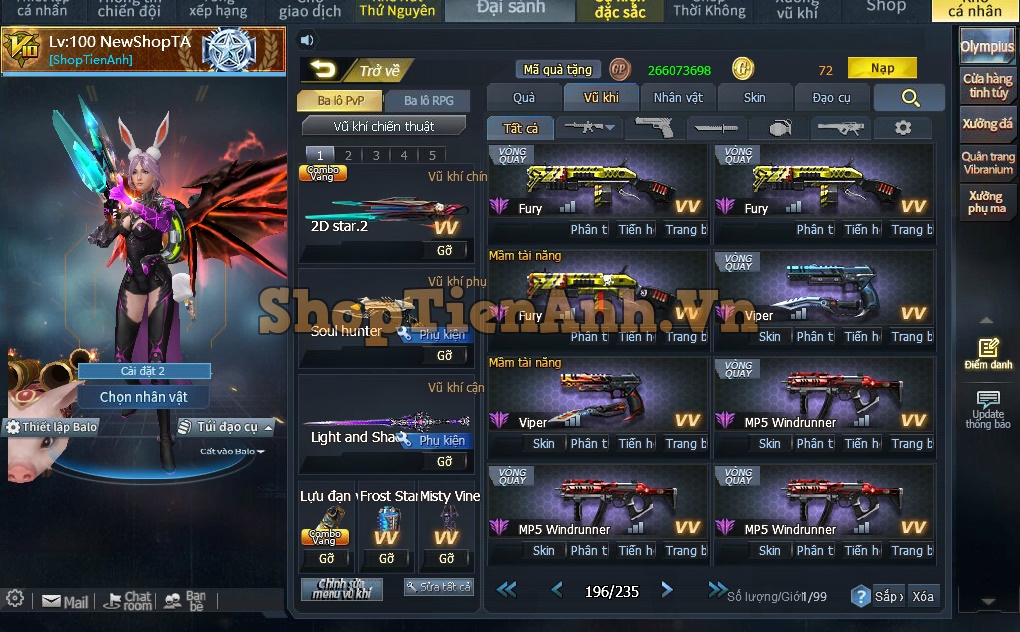This screenshot has width=1020, height=632.
Task: Open the Chỉnh sửa menu vũ khí
Action: click(x=342, y=589)
